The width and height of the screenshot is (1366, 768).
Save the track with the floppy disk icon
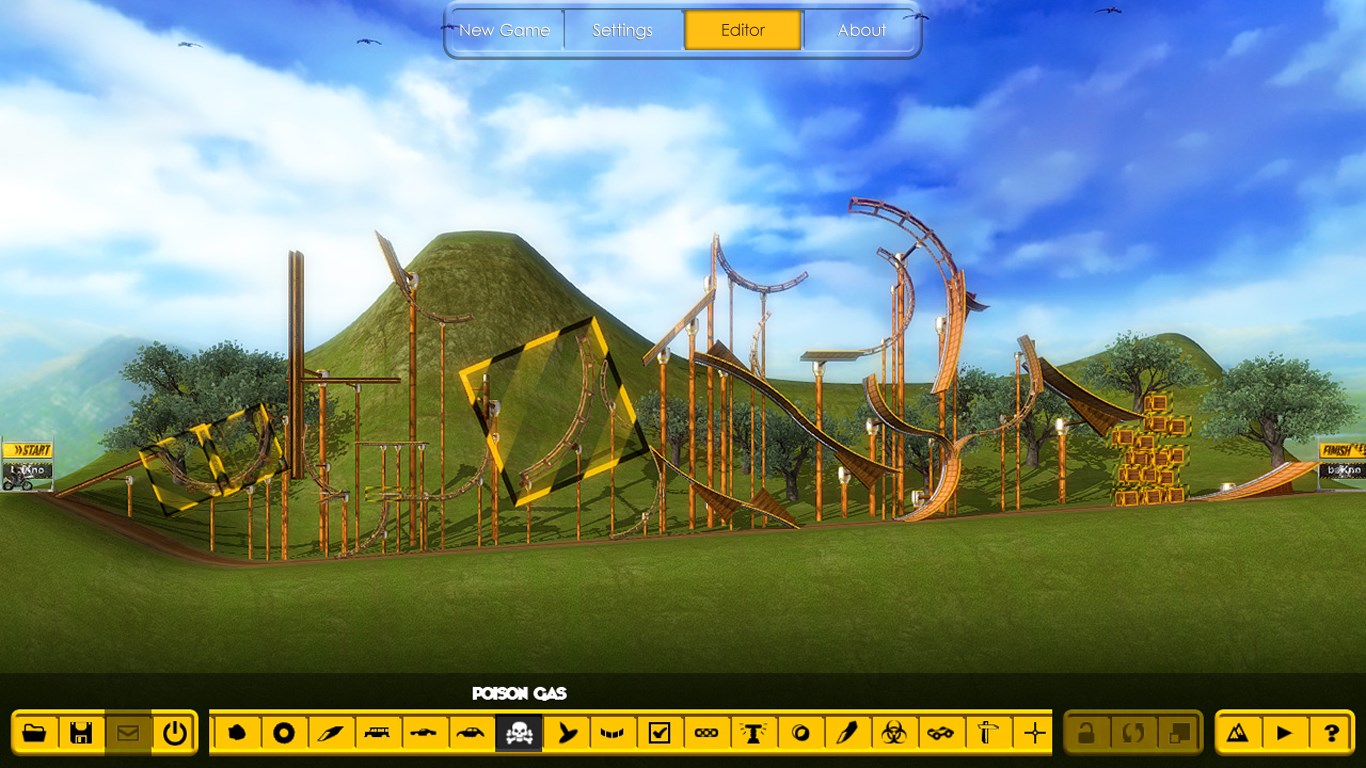(x=81, y=733)
